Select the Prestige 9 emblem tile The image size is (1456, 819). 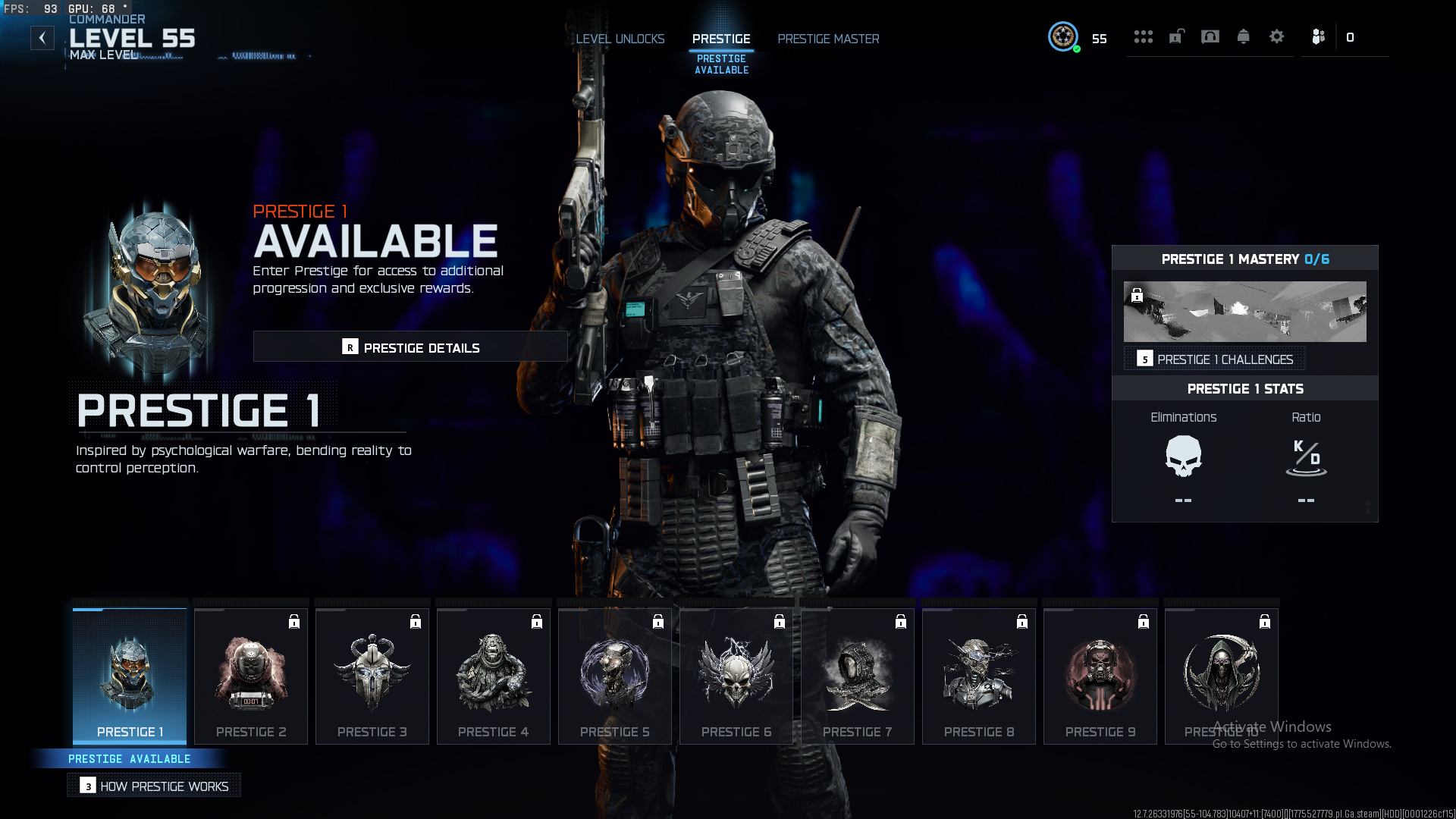point(1100,676)
